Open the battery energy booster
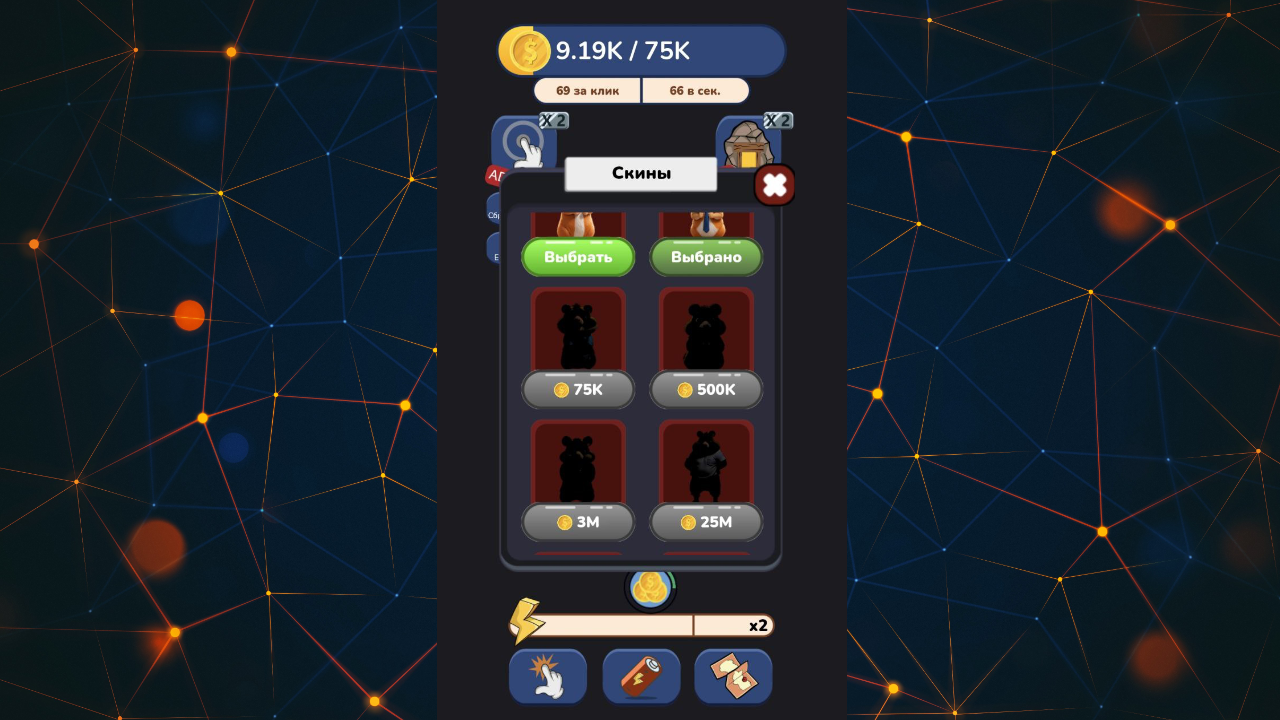This screenshot has width=1280, height=720. pyautogui.click(x=640, y=676)
